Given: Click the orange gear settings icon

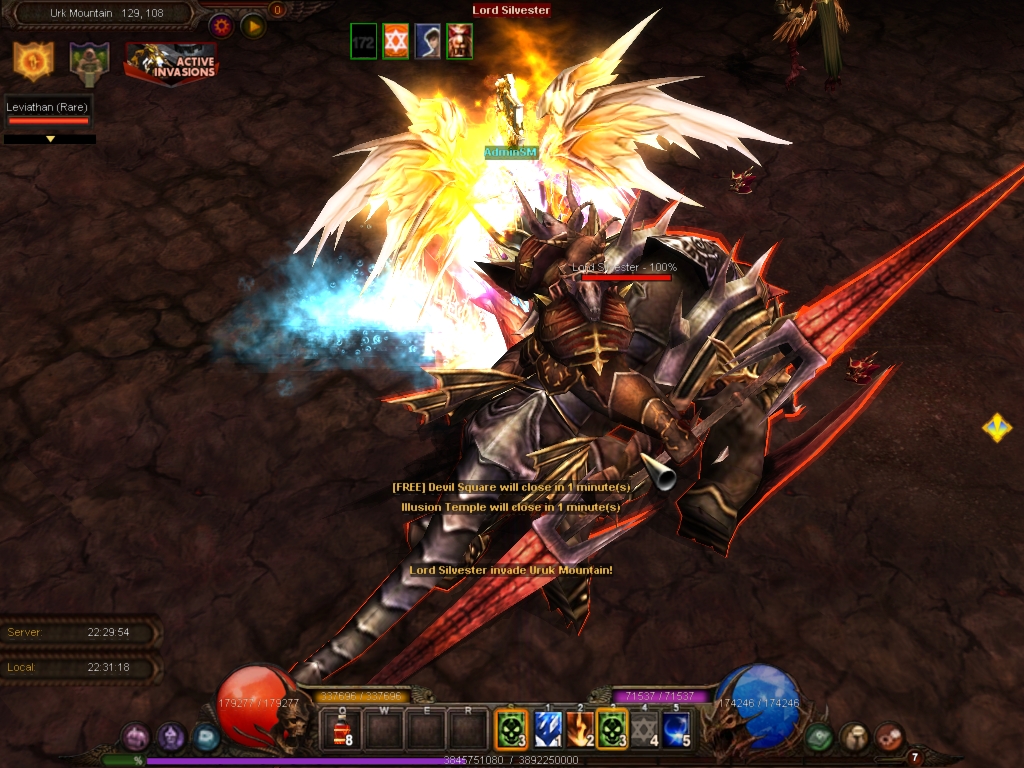Looking at the screenshot, I should pos(221,26).
